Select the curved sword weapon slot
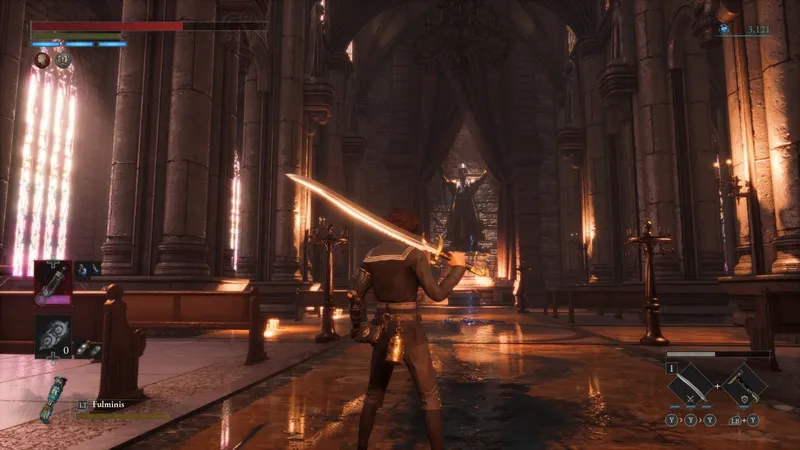This screenshot has width=800, height=450. coord(691,384)
